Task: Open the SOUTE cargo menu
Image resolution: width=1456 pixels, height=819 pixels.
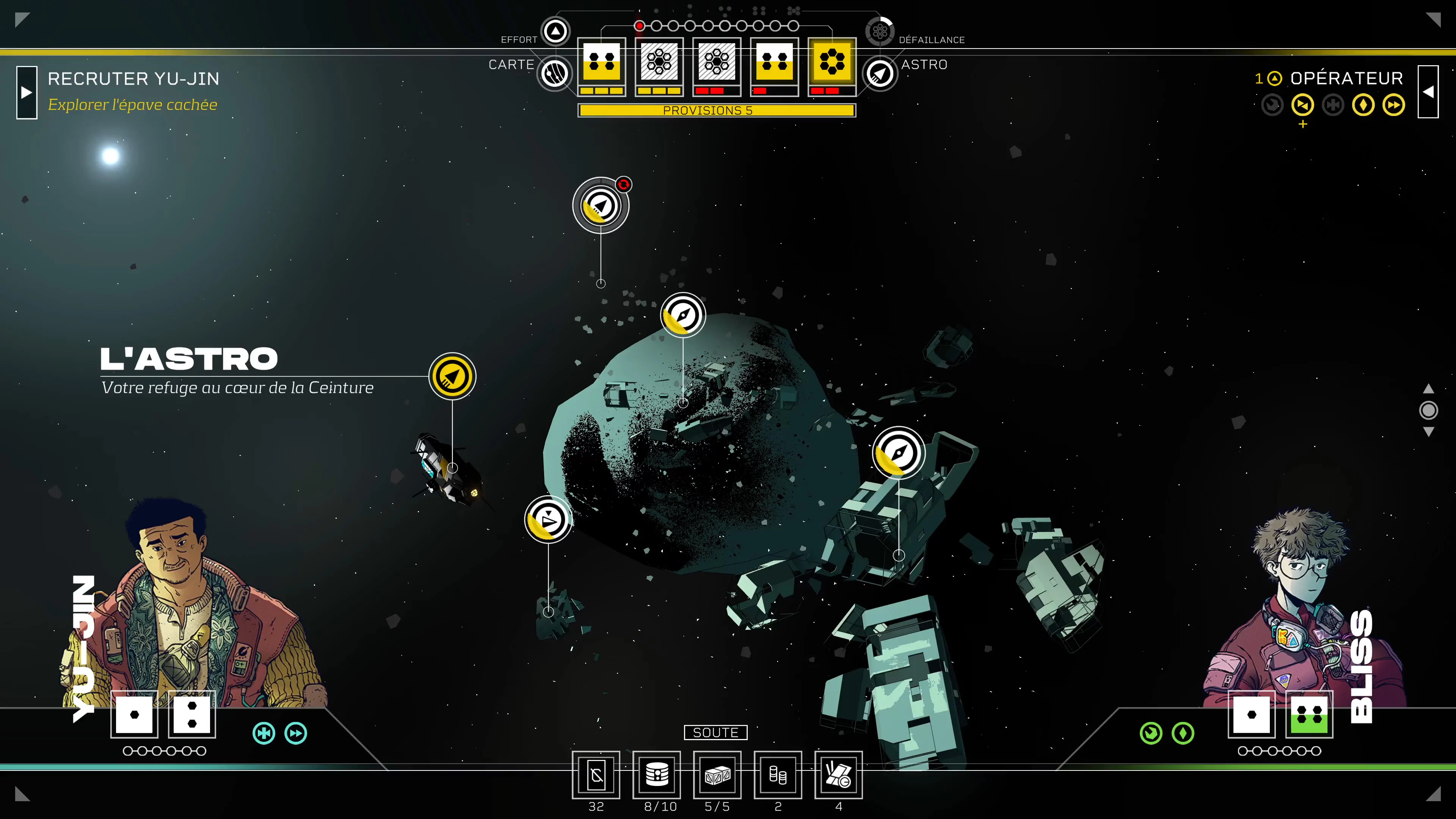Action: pos(715,733)
